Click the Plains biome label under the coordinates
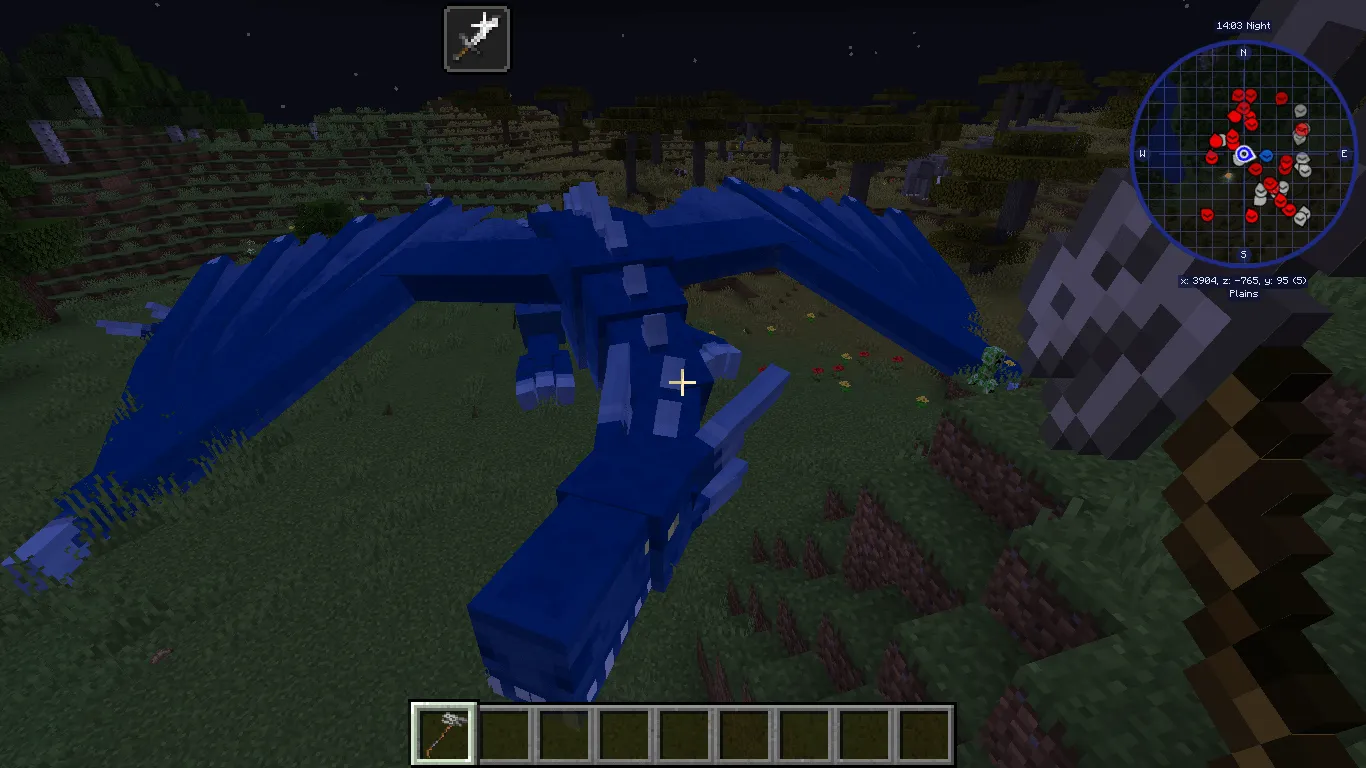The height and width of the screenshot is (768, 1366). [x=1244, y=294]
